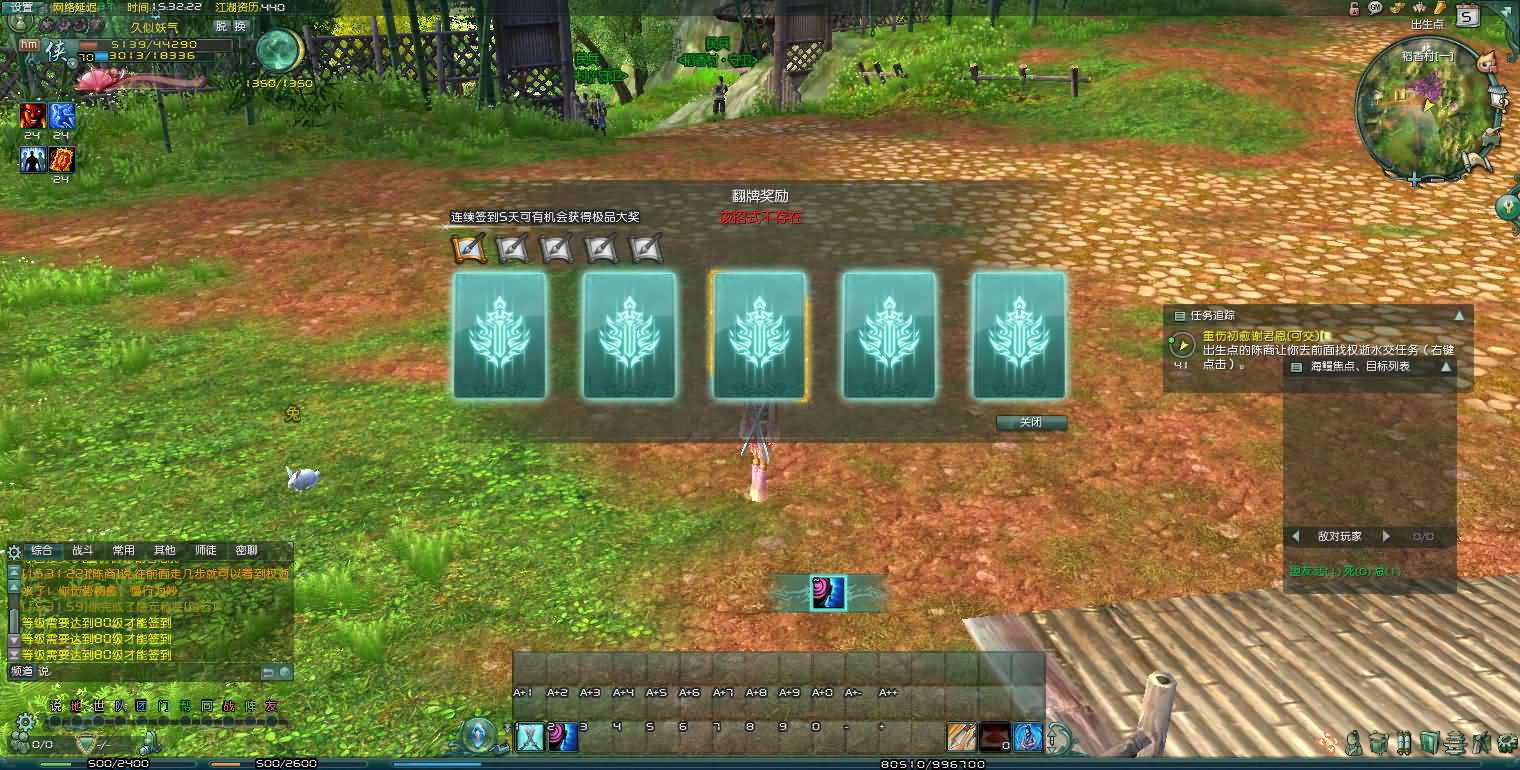
Task: Click the crossed-swords skill in hotbar slot 1
Action: [x=528, y=736]
